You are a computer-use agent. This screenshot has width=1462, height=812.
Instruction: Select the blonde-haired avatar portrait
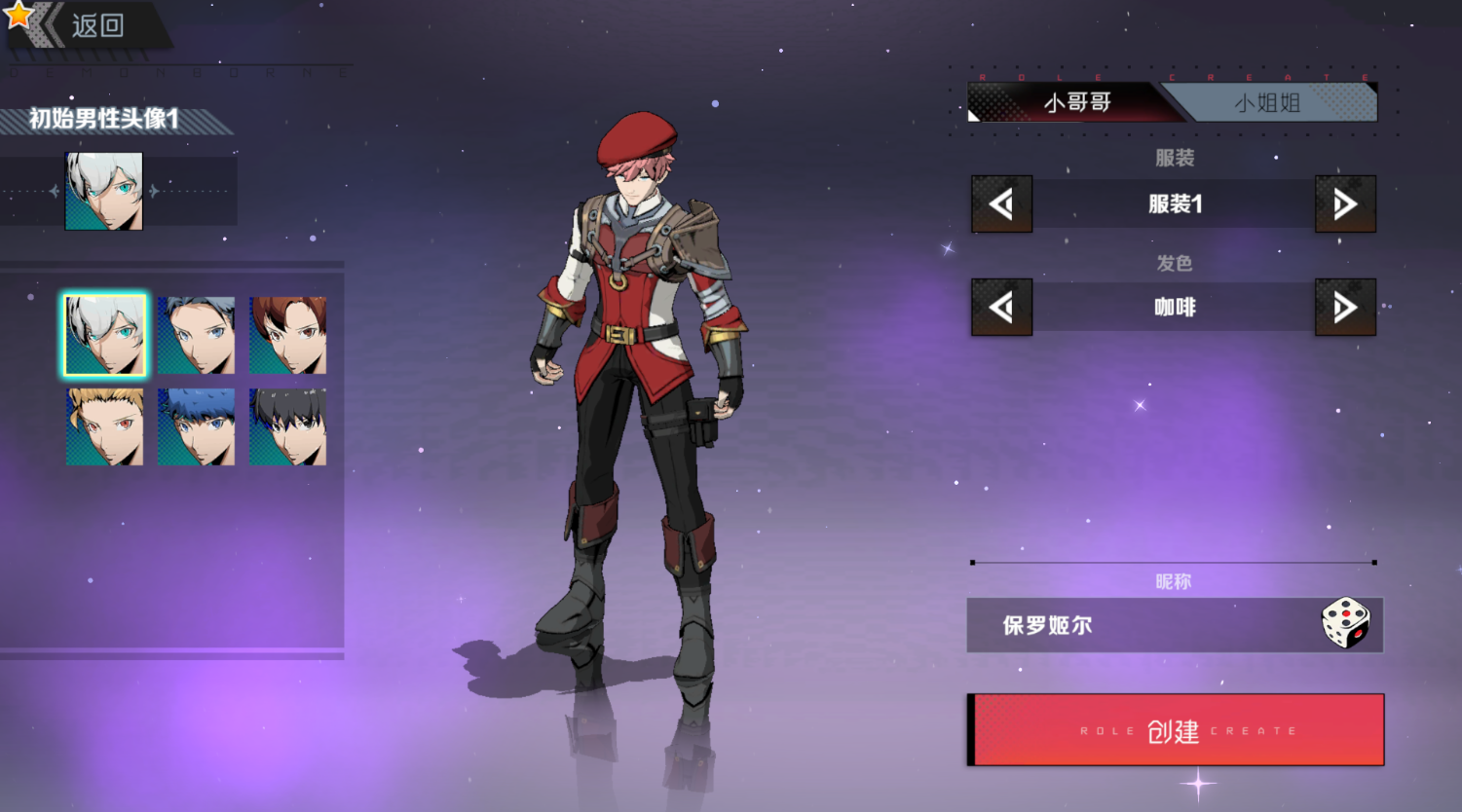coord(104,426)
